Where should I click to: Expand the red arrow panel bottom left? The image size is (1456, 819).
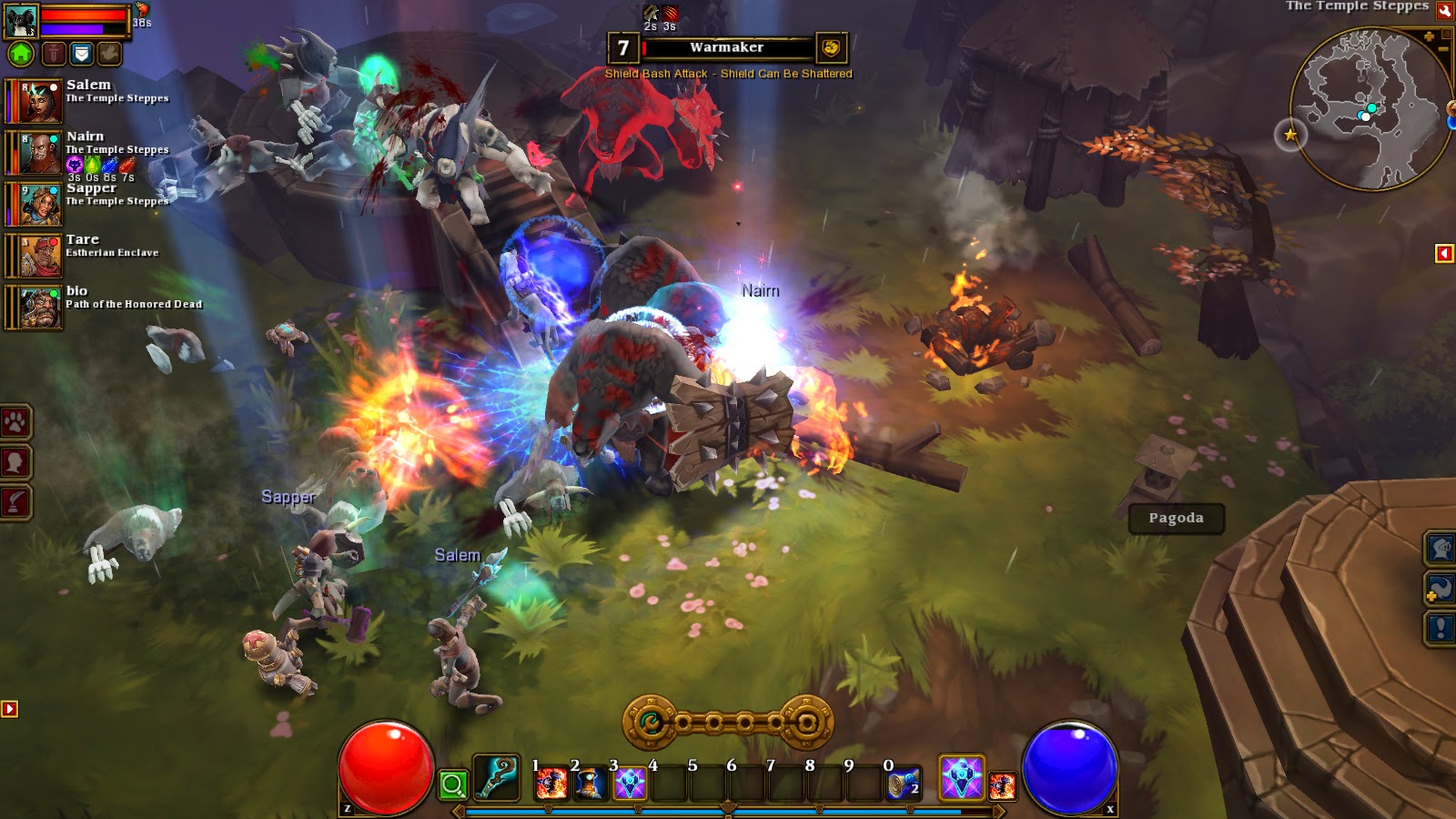(x=11, y=705)
